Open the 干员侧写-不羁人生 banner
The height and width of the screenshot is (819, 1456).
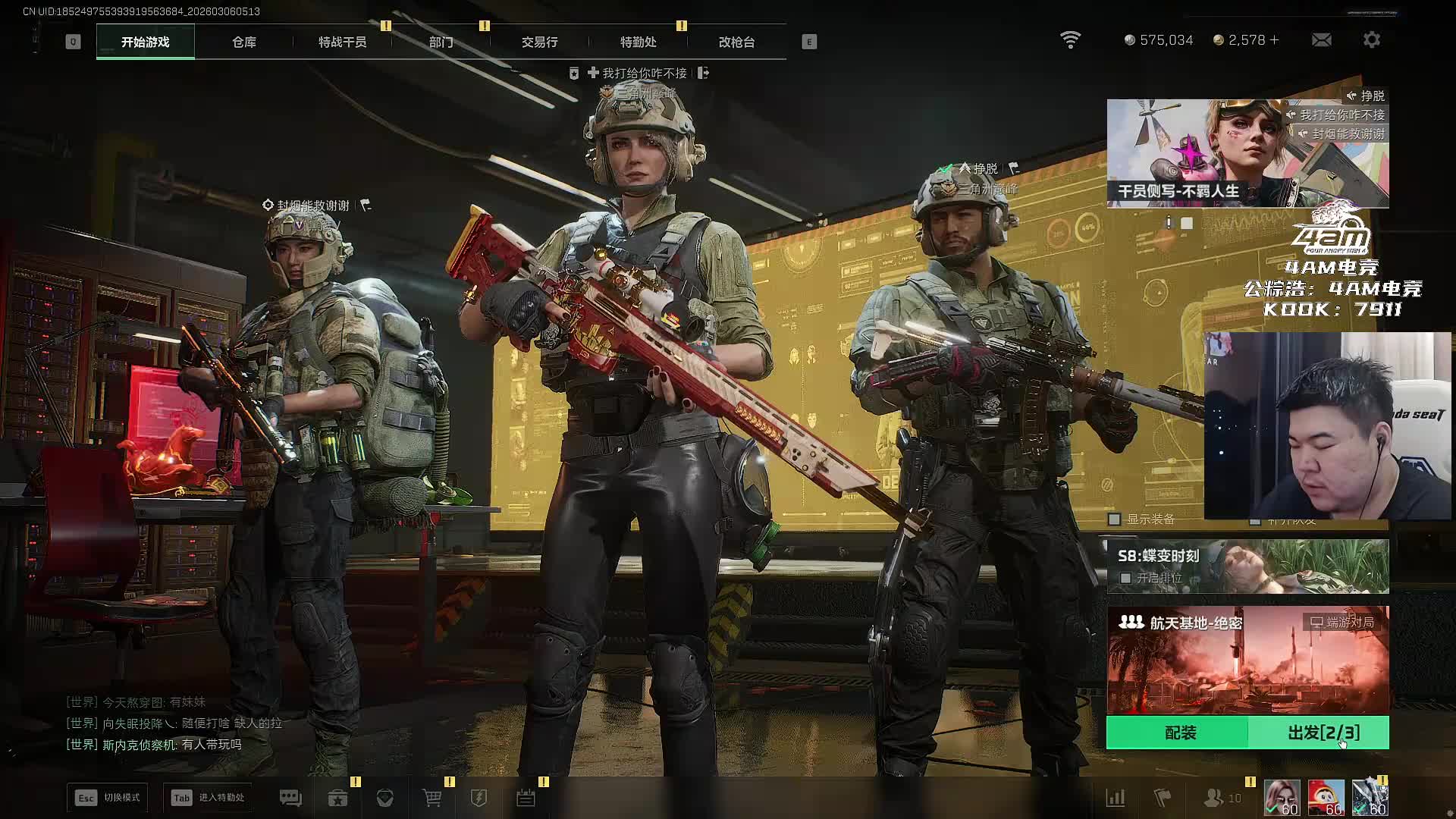pyautogui.click(x=1247, y=153)
